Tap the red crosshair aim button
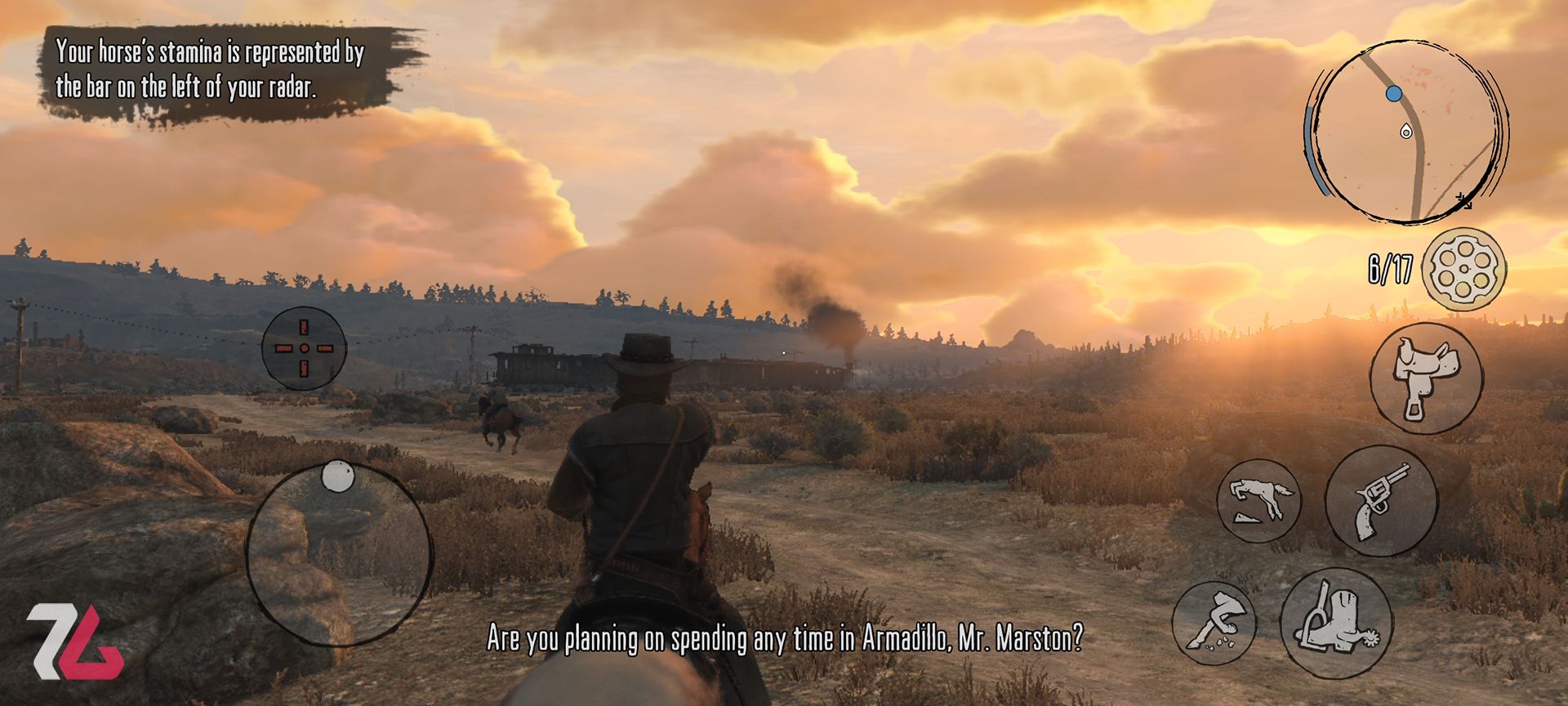 304,348
